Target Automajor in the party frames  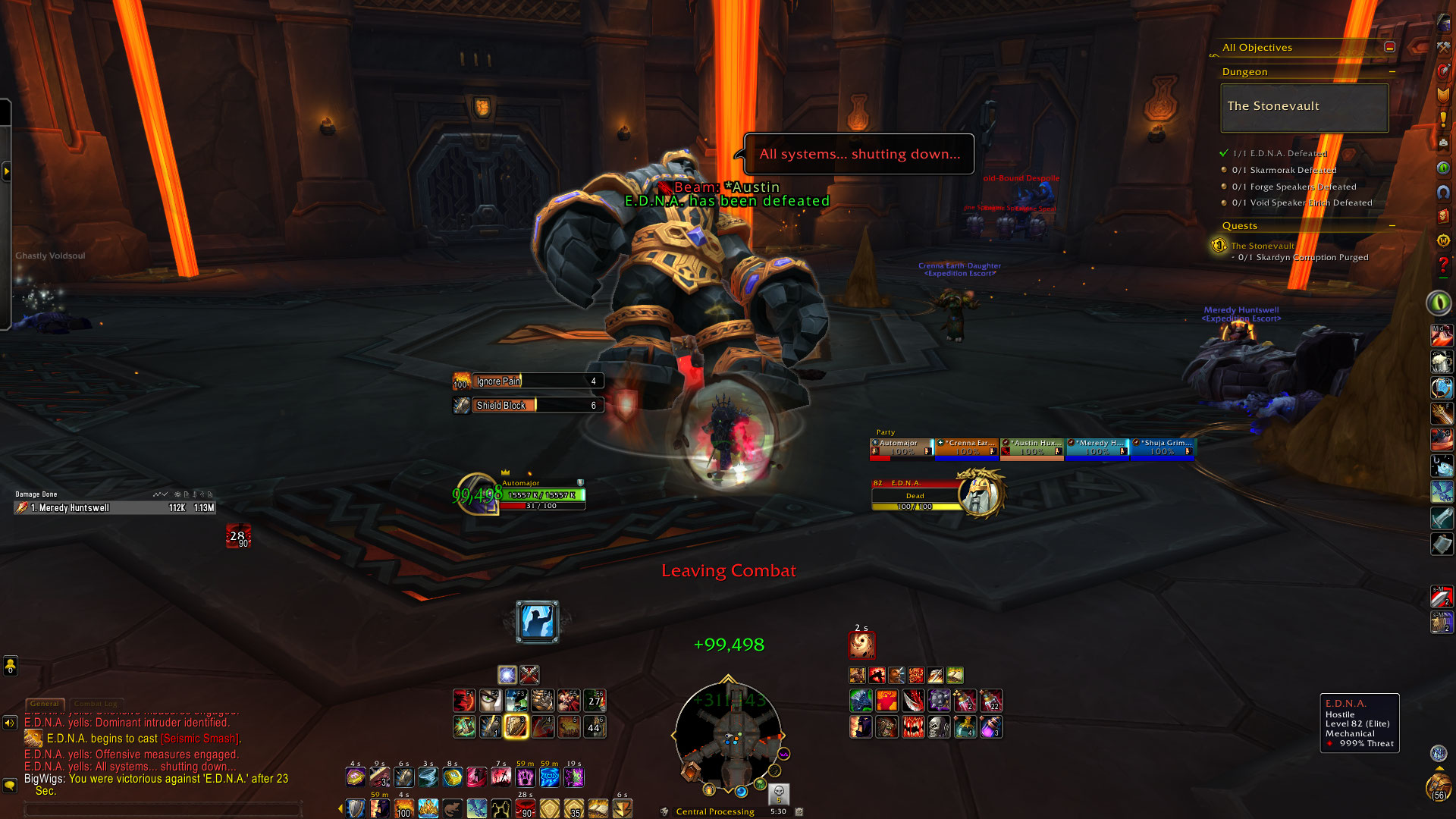tap(902, 448)
